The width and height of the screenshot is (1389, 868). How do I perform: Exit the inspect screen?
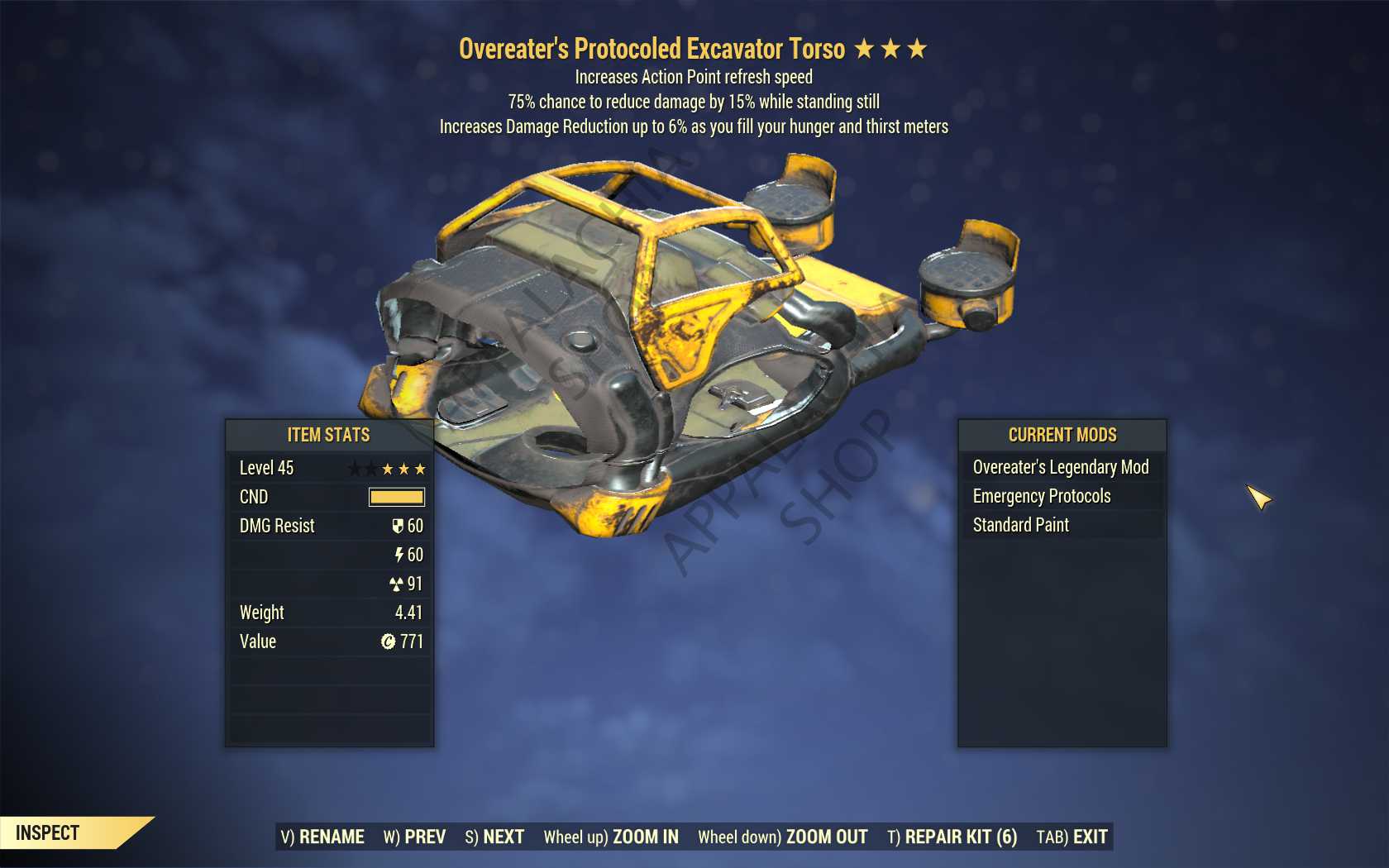[x=1072, y=837]
